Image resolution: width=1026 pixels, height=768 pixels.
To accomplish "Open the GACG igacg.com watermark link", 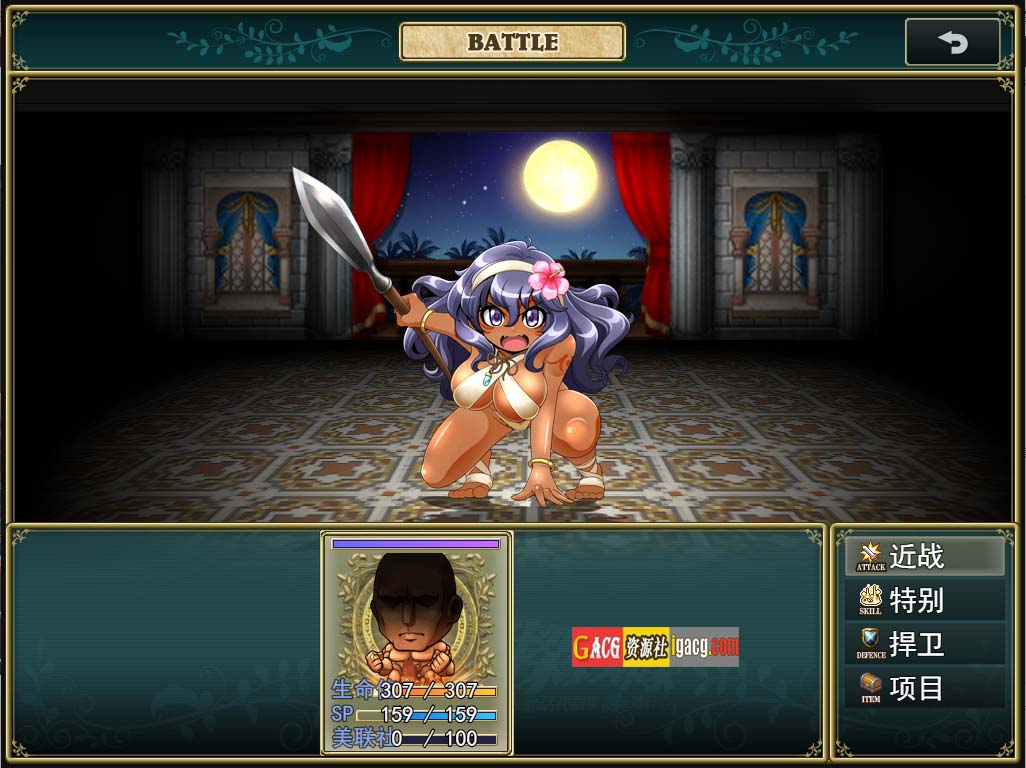I will pos(655,647).
